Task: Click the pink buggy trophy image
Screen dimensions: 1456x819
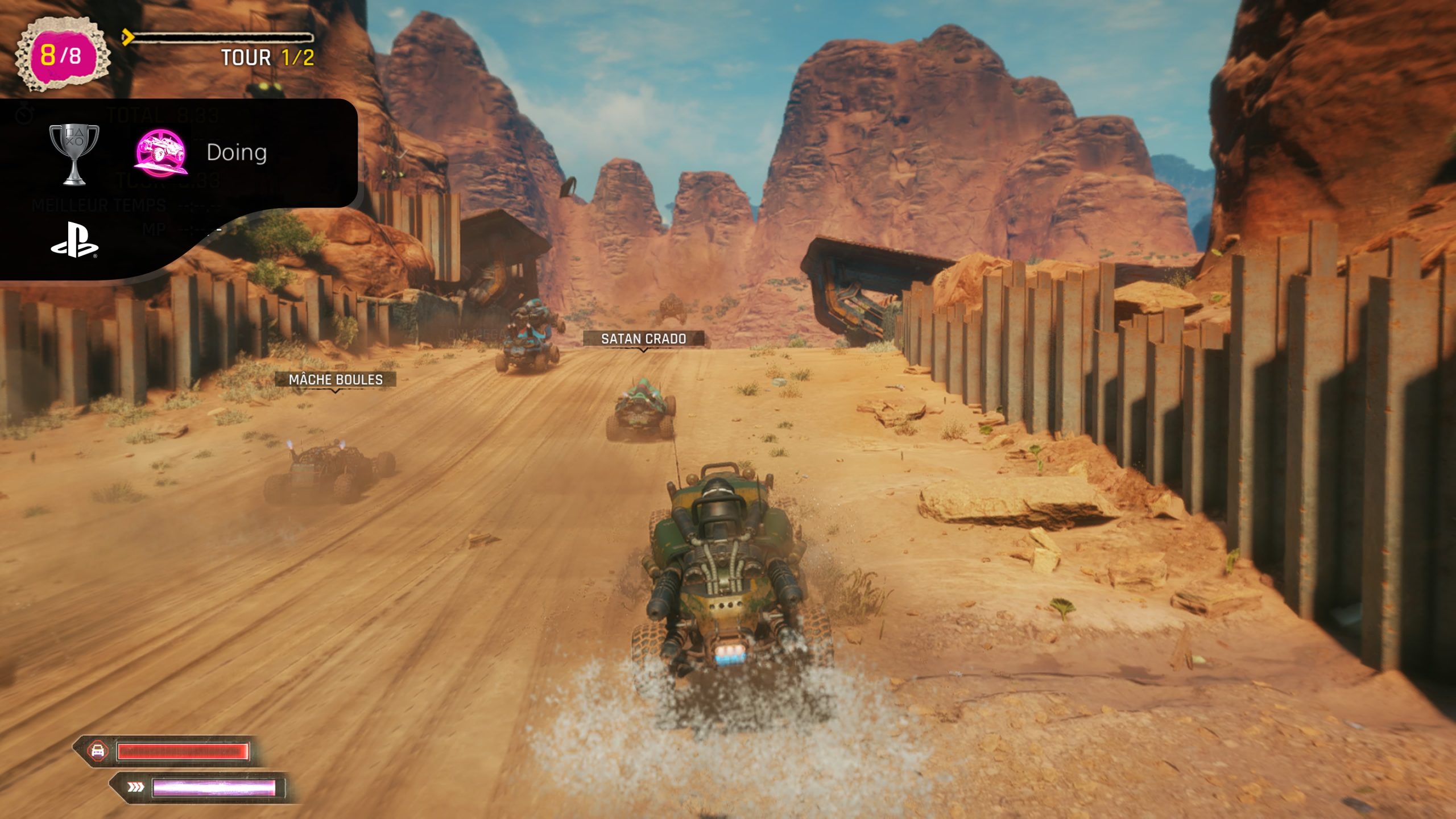Action: (x=162, y=152)
